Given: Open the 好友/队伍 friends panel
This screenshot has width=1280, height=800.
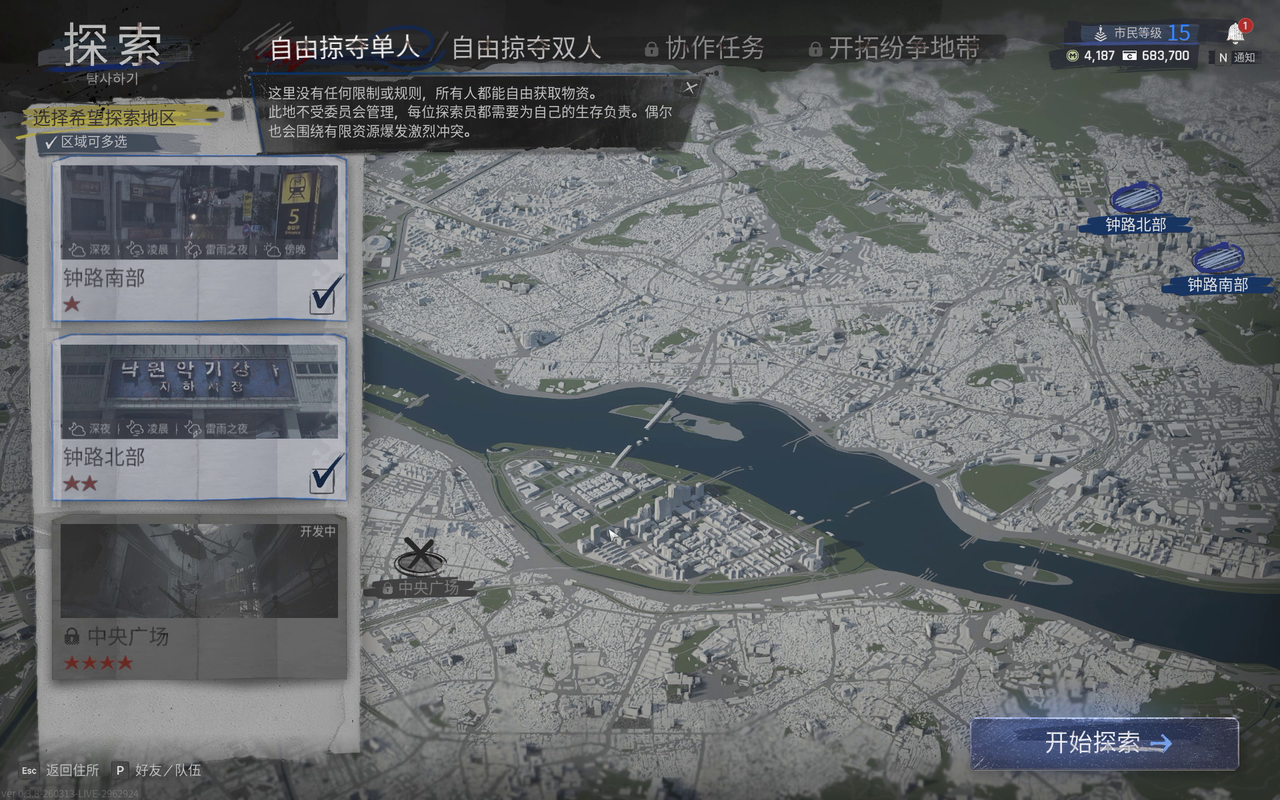Looking at the screenshot, I should coord(158,770).
